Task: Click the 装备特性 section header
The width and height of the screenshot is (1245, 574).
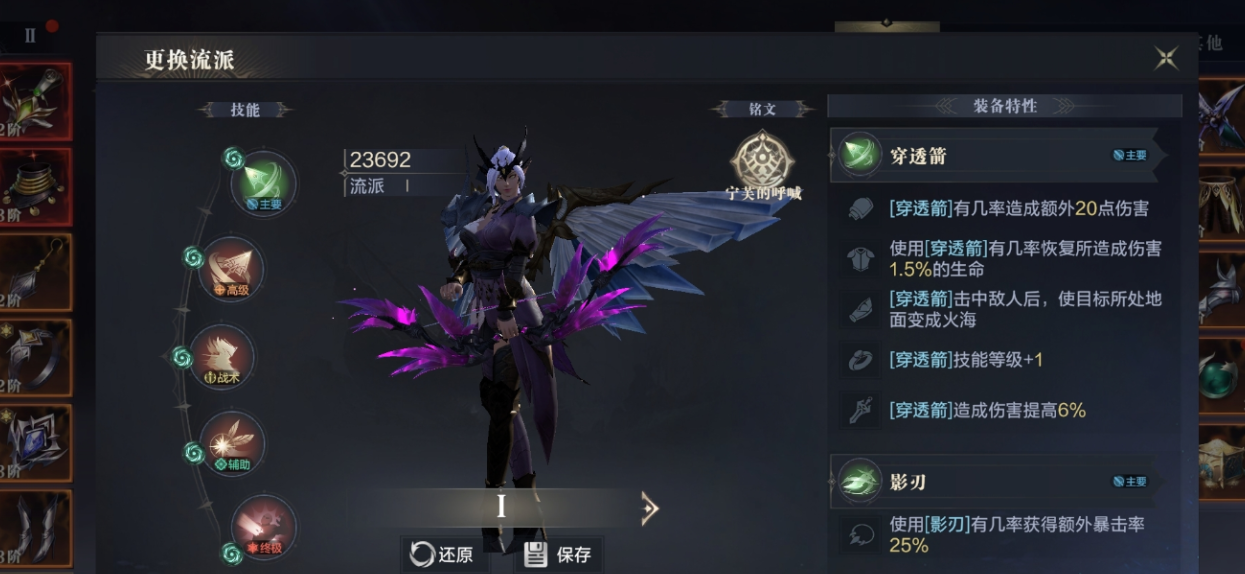Action: (1004, 106)
